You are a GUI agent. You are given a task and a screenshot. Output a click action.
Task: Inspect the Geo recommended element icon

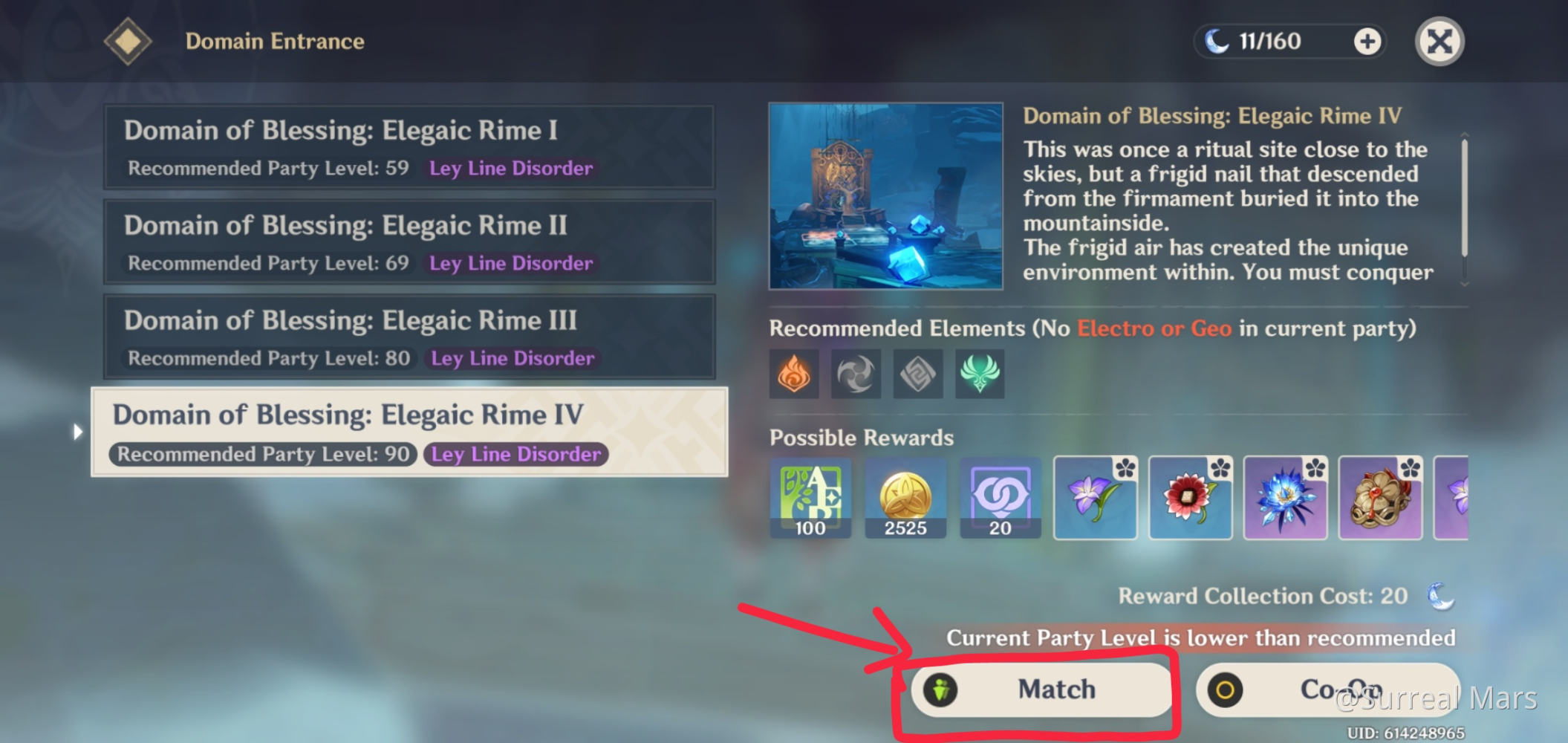(x=918, y=374)
